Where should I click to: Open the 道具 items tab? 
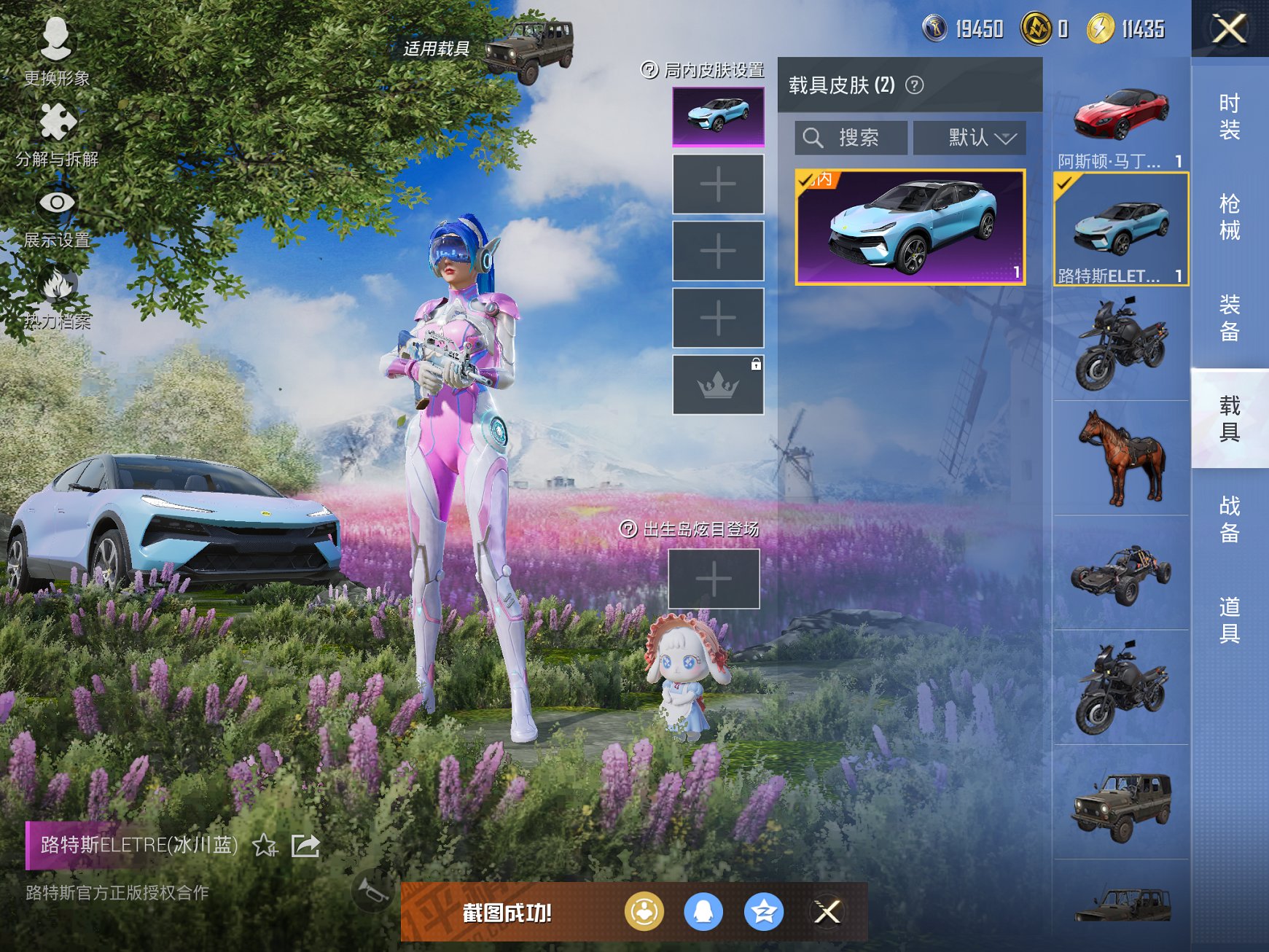(1229, 620)
